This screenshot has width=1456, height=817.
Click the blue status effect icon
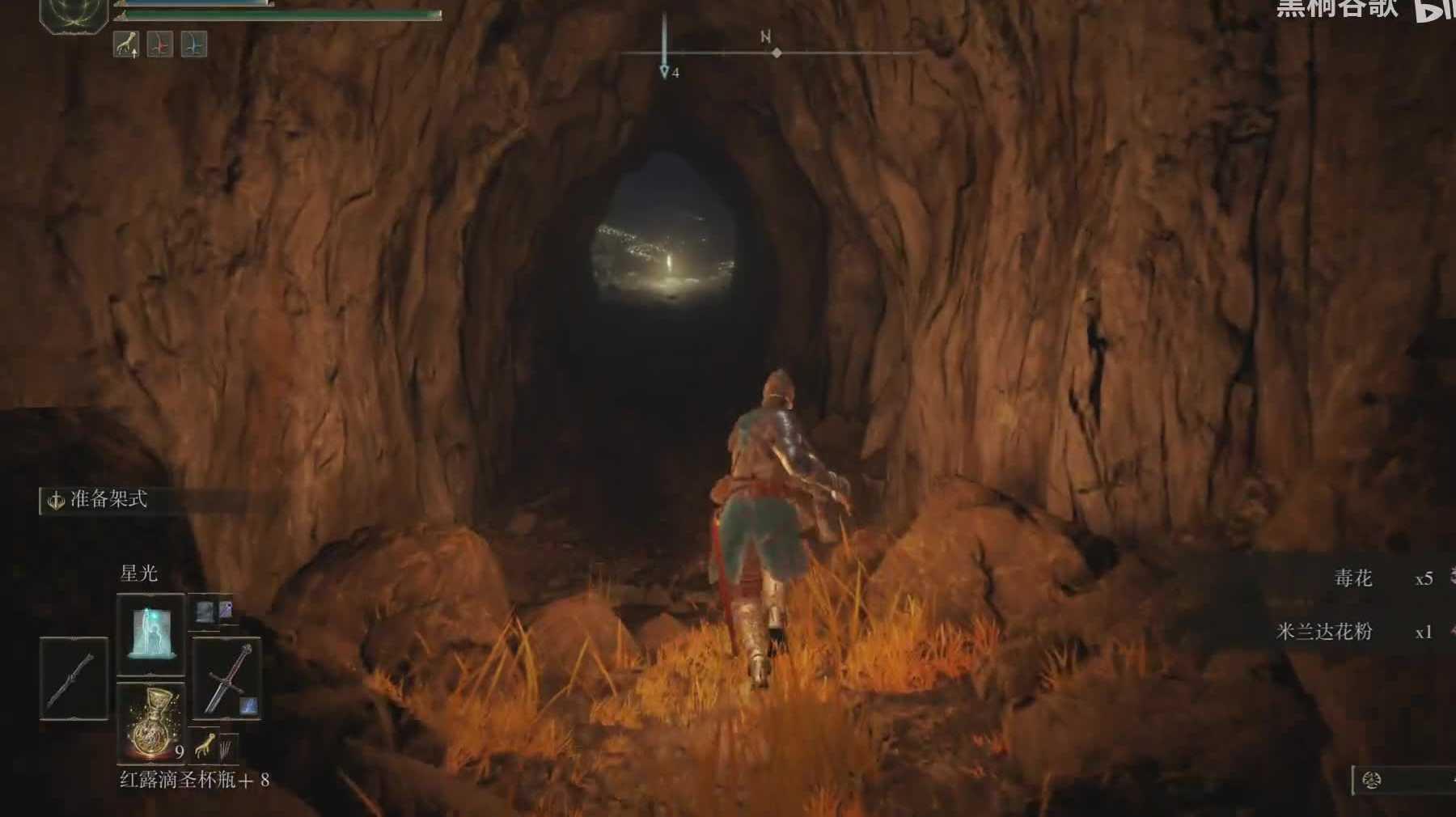194,44
